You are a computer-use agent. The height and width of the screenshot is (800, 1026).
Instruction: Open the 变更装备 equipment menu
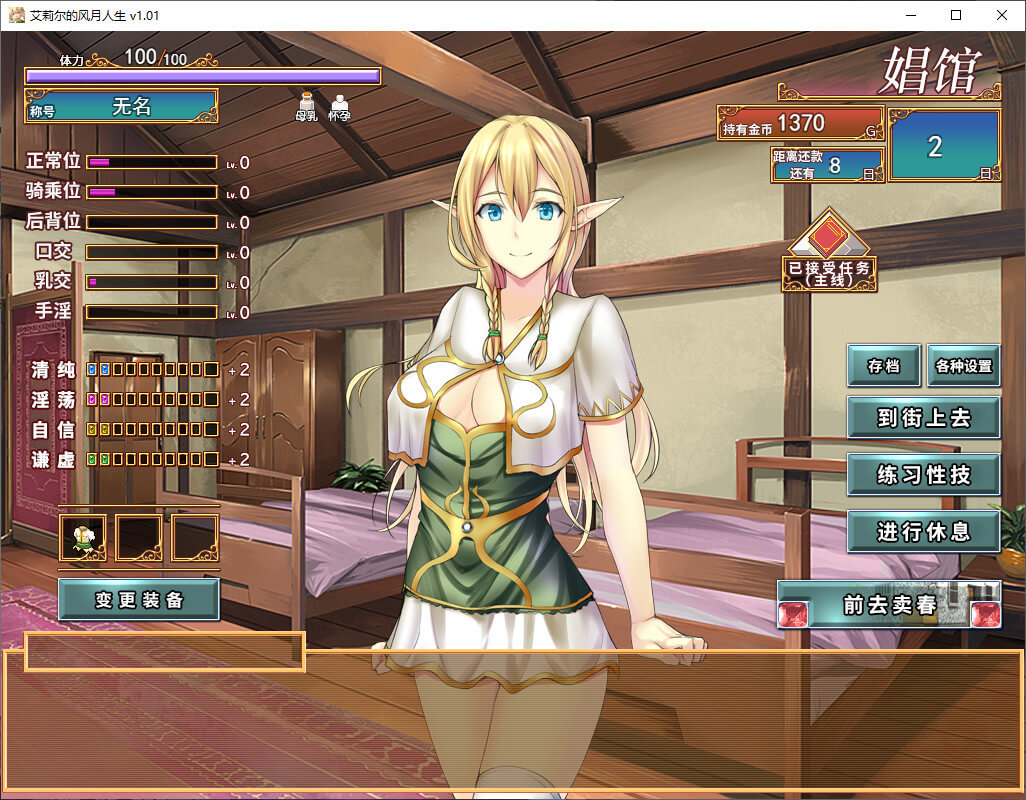pyautogui.click(x=139, y=600)
